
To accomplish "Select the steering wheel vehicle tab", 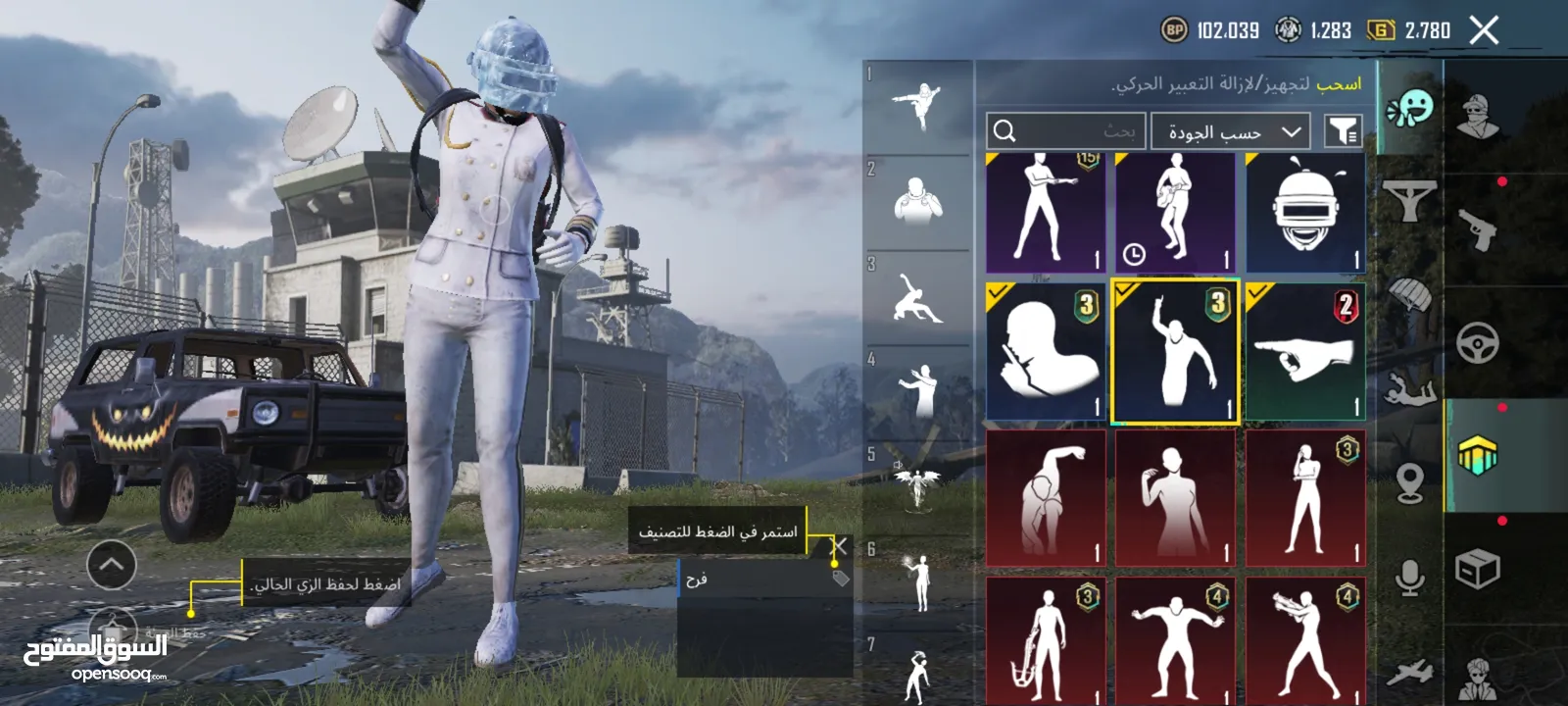I will [1477, 342].
